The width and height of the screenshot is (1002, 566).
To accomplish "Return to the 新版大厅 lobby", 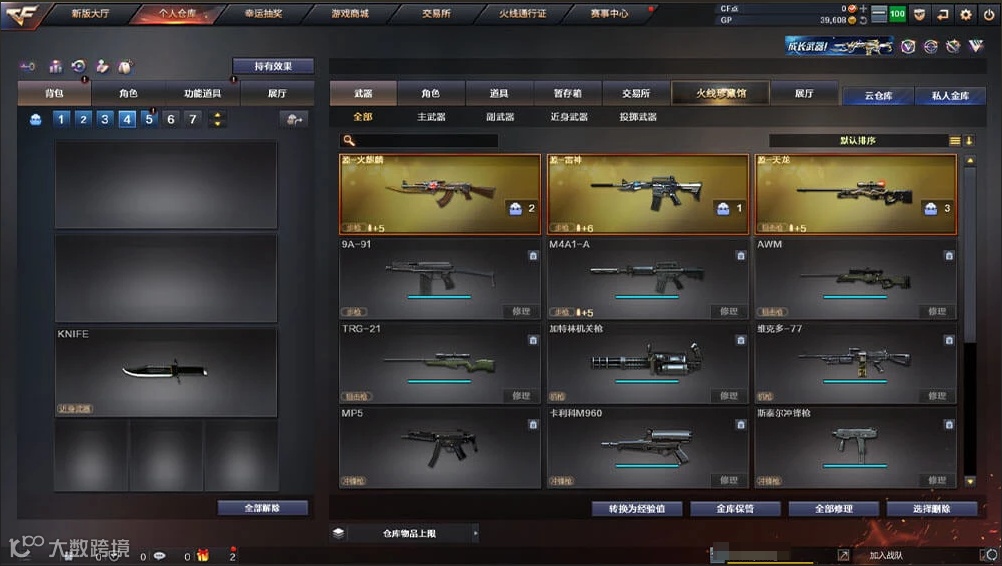I will coord(91,14).
